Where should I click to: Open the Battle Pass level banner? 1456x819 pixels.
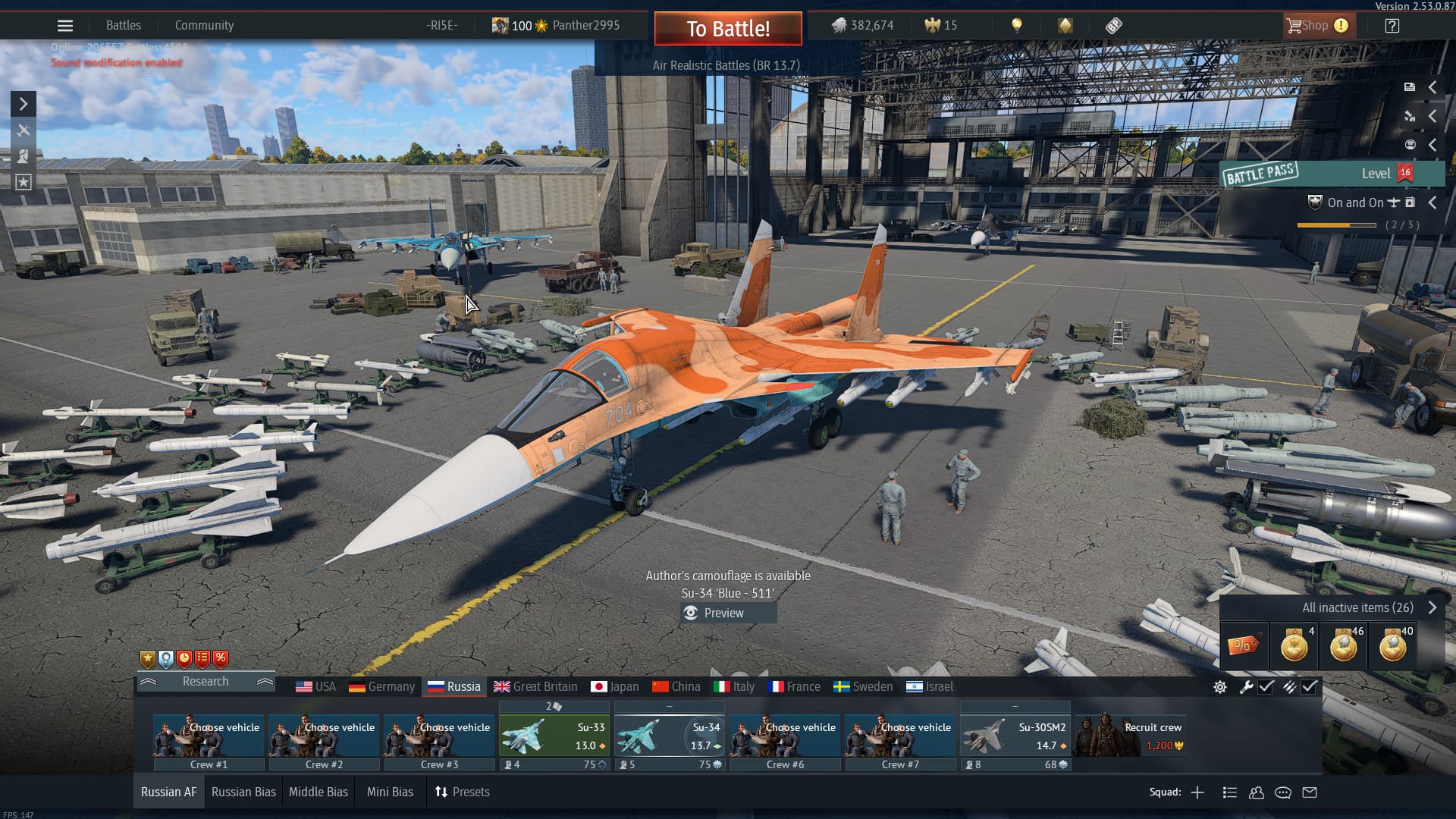coord(1332,174)
